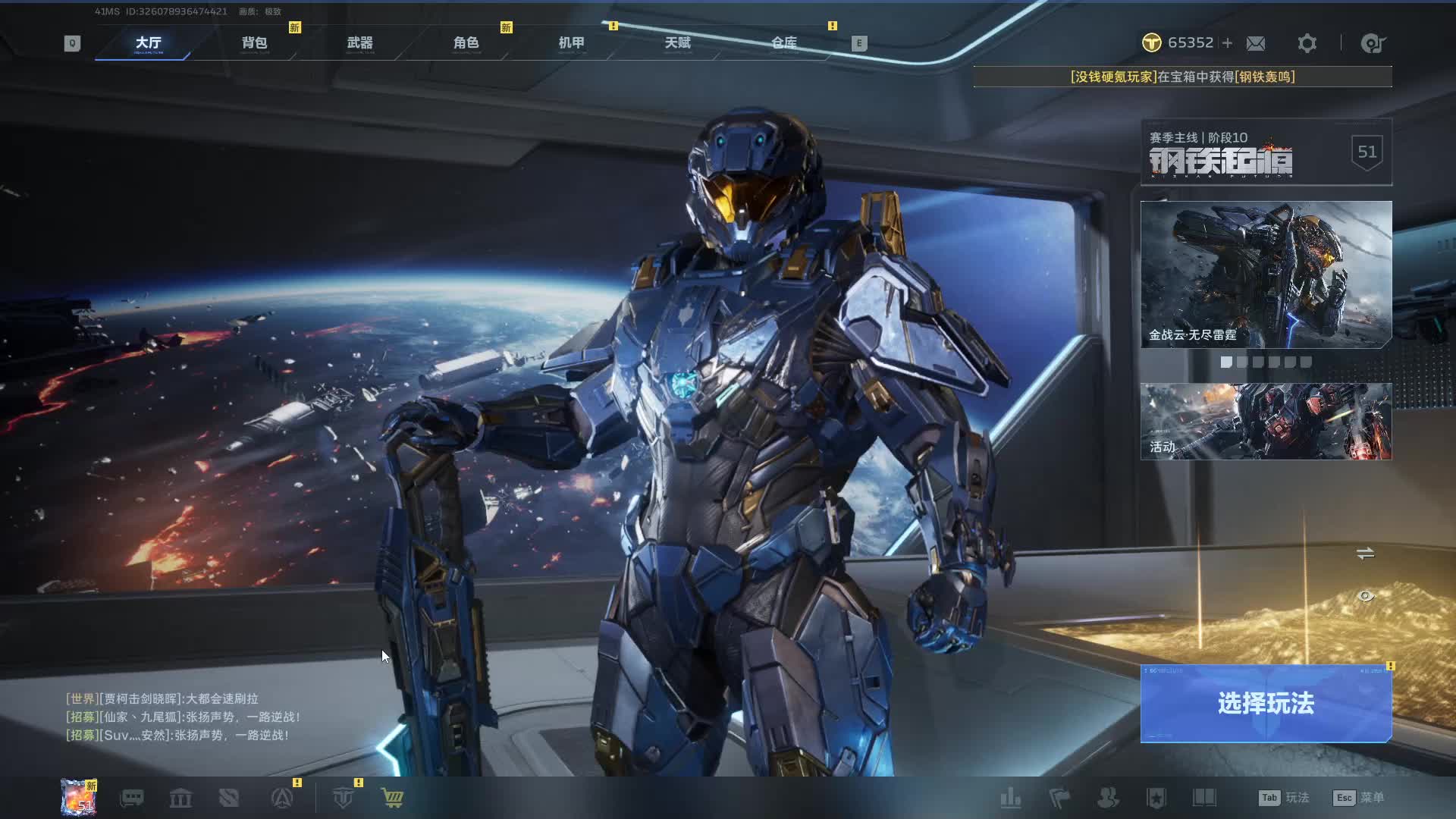
Task: Open the player avatar portrait
Action: [x=79, y=798]
